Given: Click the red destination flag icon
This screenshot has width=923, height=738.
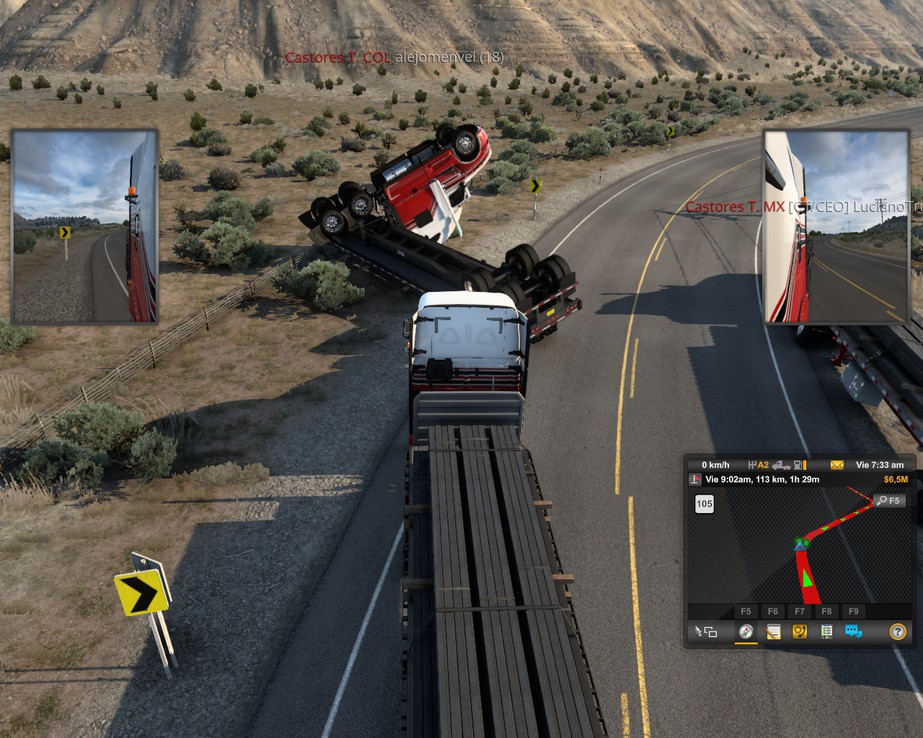Looking at the screenshot, I should coord(695,480).
